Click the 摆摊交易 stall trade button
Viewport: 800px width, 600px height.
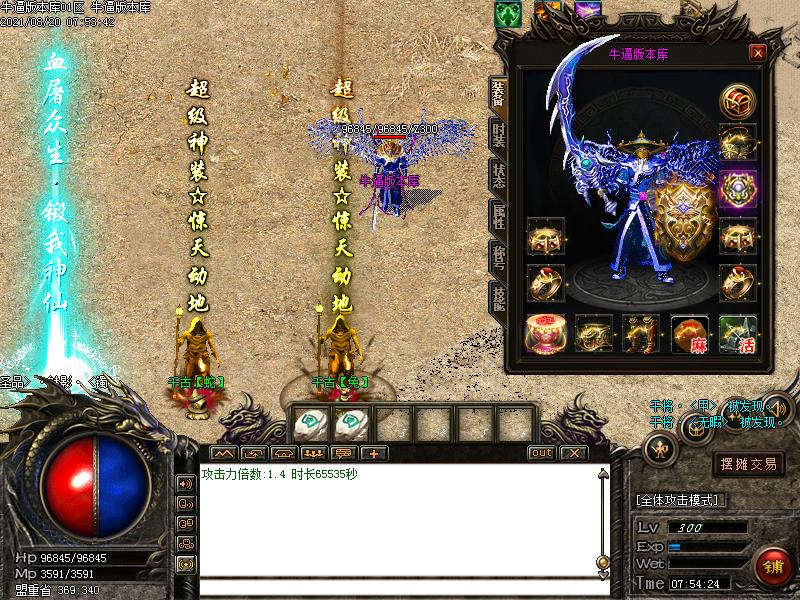(x=749, y=463)
